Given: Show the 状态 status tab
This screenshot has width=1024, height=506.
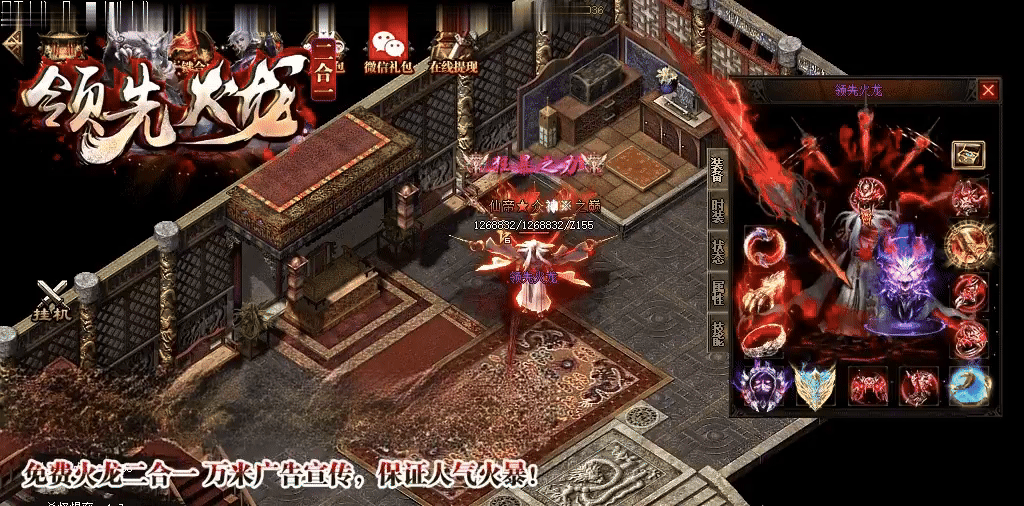Looking at the screenshot, I should point(717,251).
